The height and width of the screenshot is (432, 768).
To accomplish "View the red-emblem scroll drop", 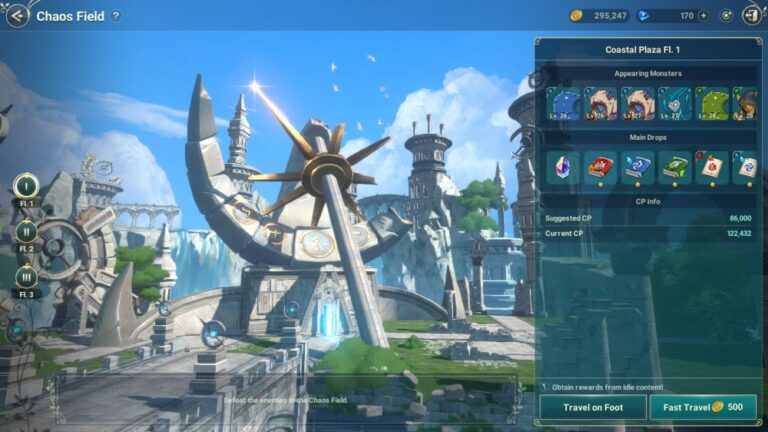I will tap(711, 167).
